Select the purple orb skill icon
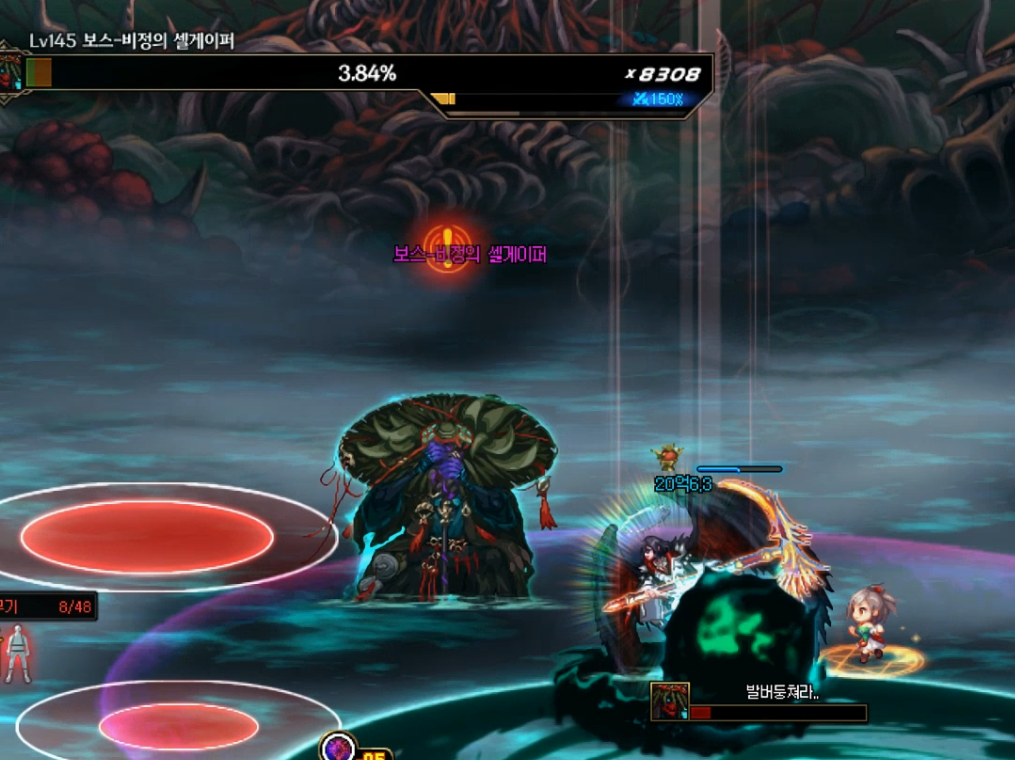1015x760 pixels. coord(338,748)
